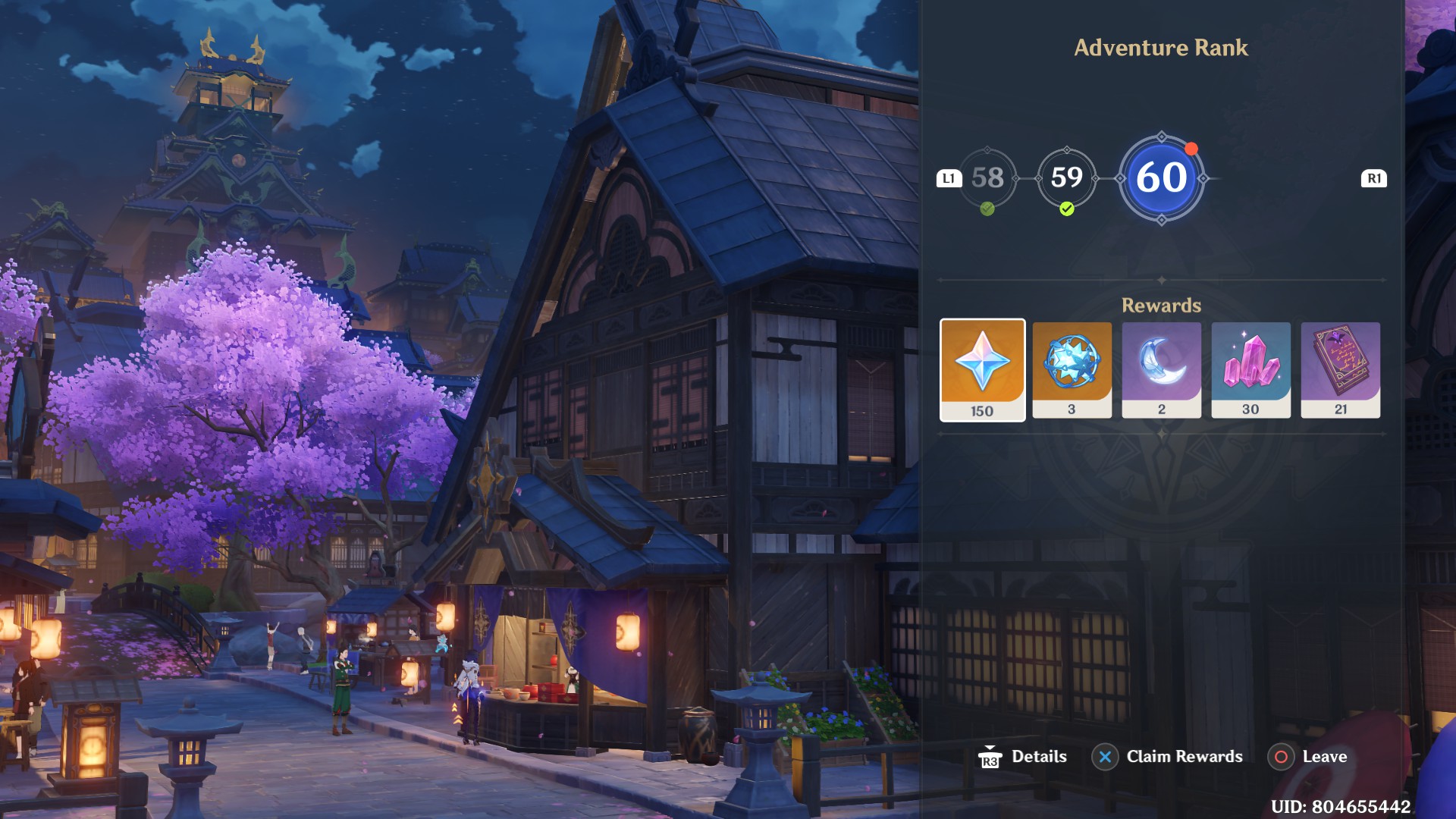Click the R1 shoulder button prompt icon

tap(1375, 179)
